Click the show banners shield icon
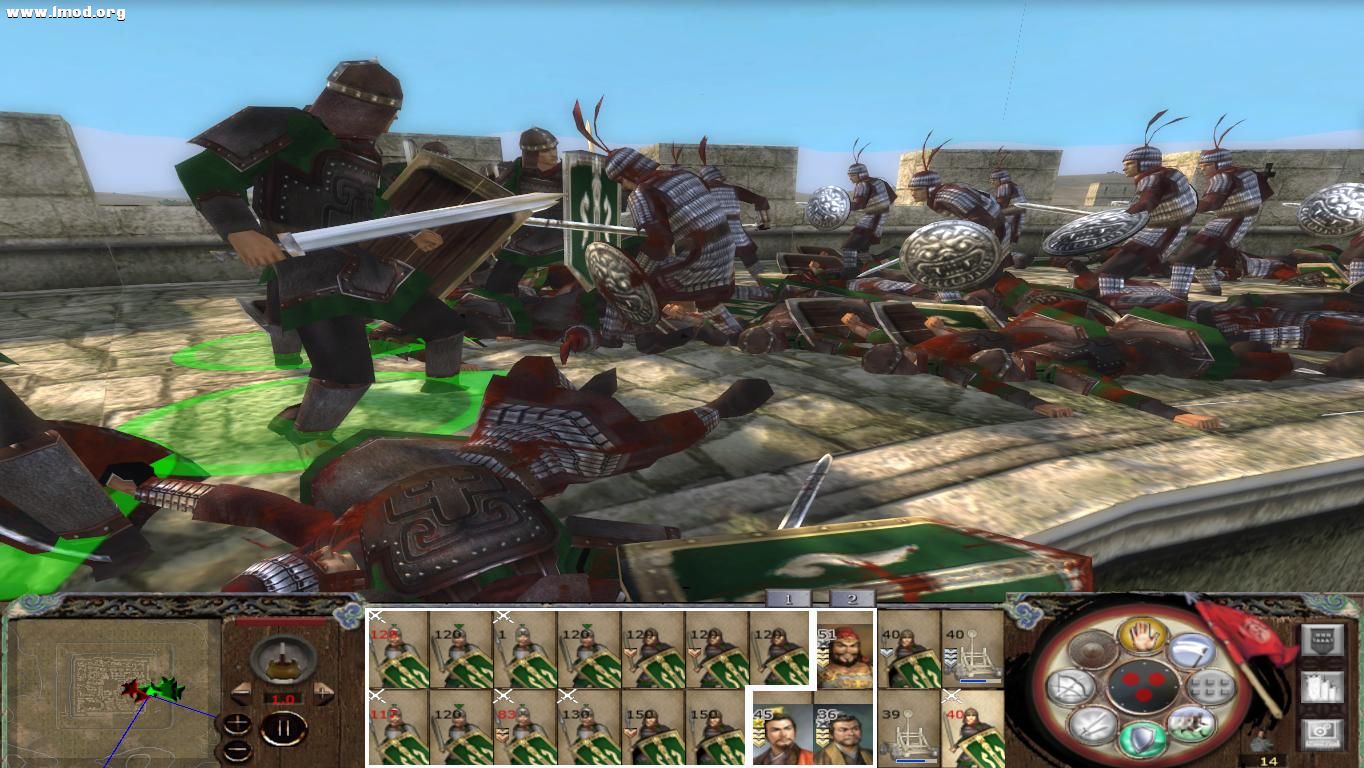Image resolution: width=1364 pixels, height=768 pixels. (x=1323, y=639)
